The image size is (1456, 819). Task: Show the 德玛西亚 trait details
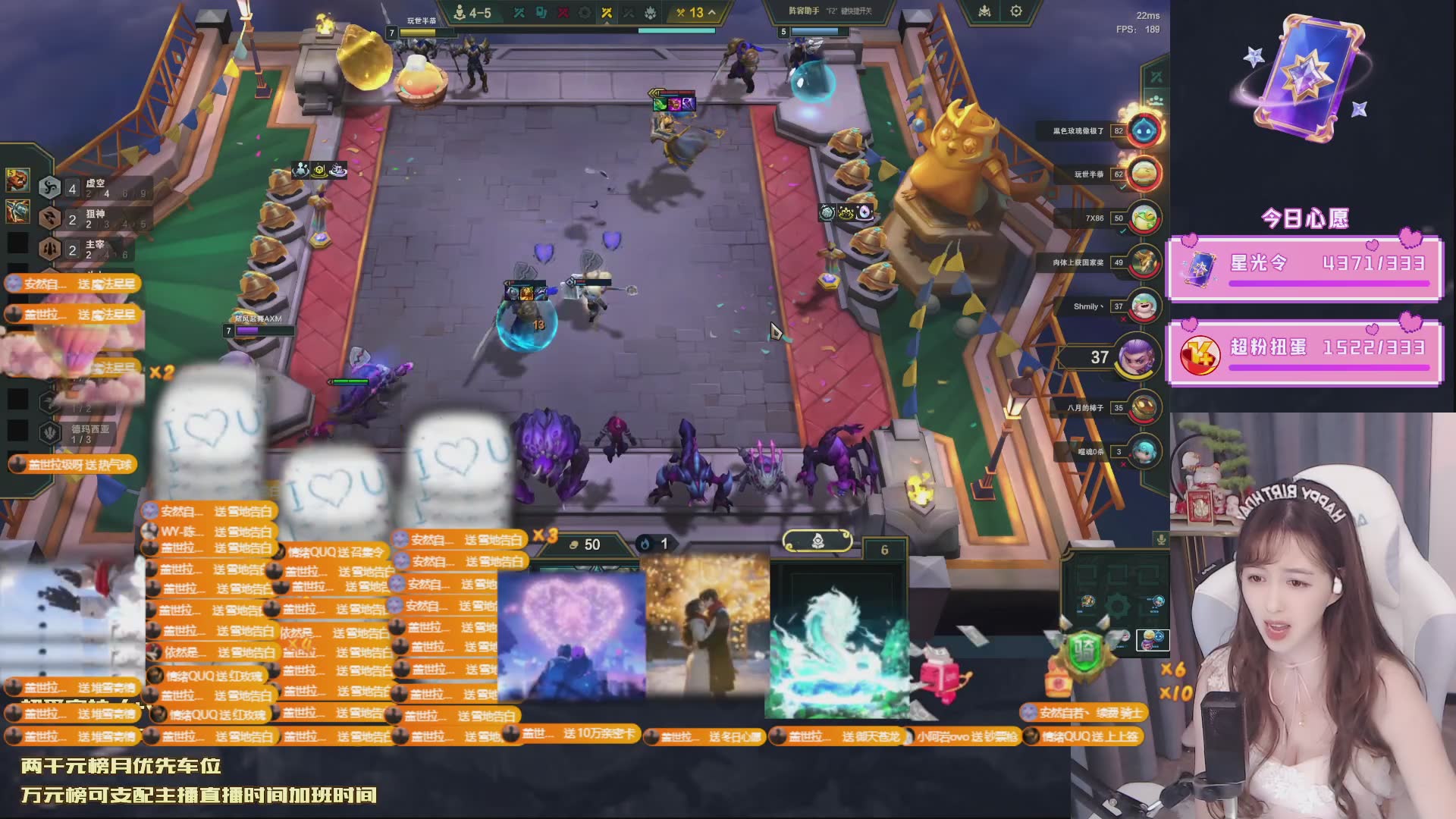[x=83, y=433]
